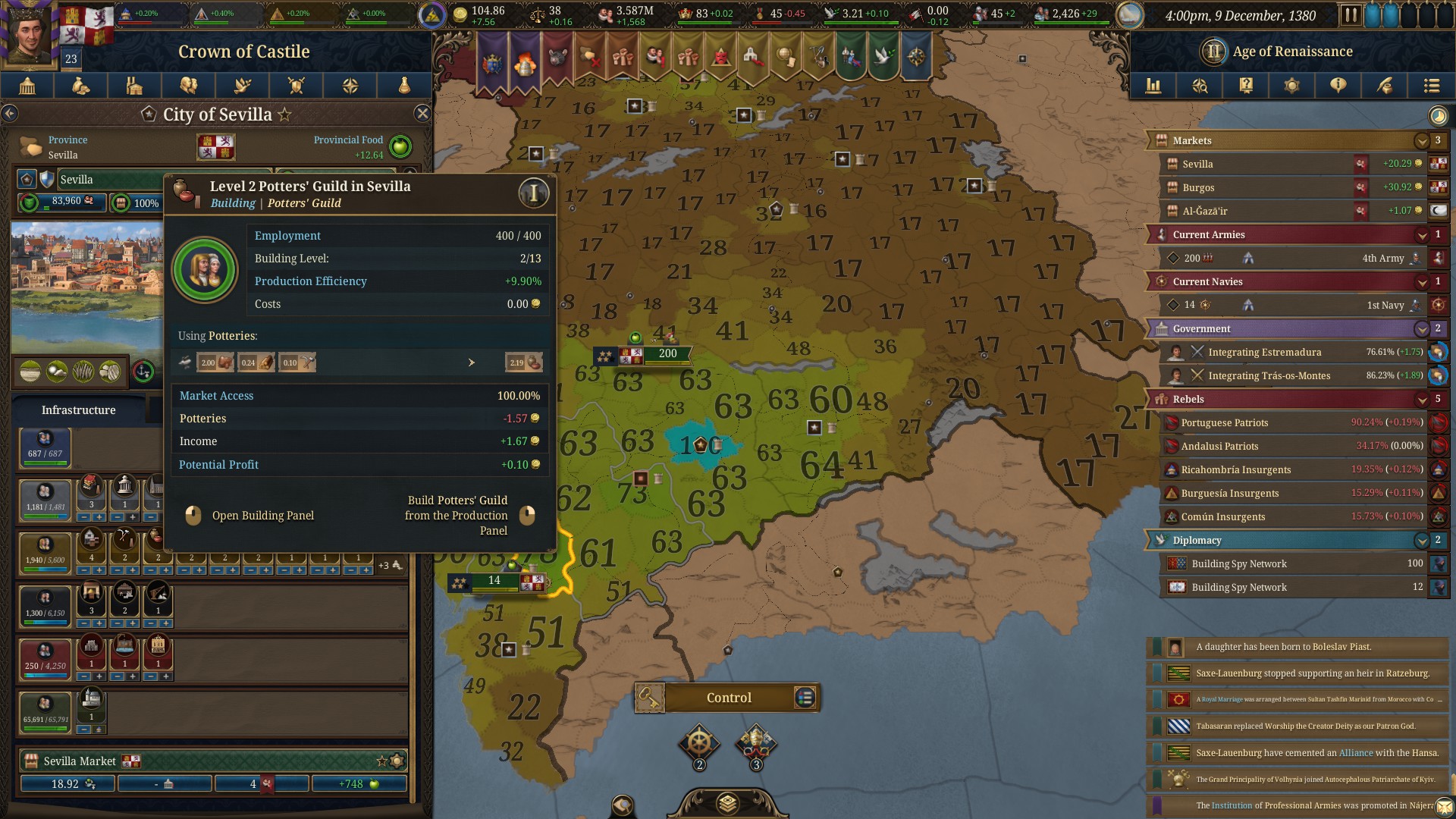The image size is (1456, 819).
Task: Close the City of Sevilla panel
Action: tap(422, 114)
